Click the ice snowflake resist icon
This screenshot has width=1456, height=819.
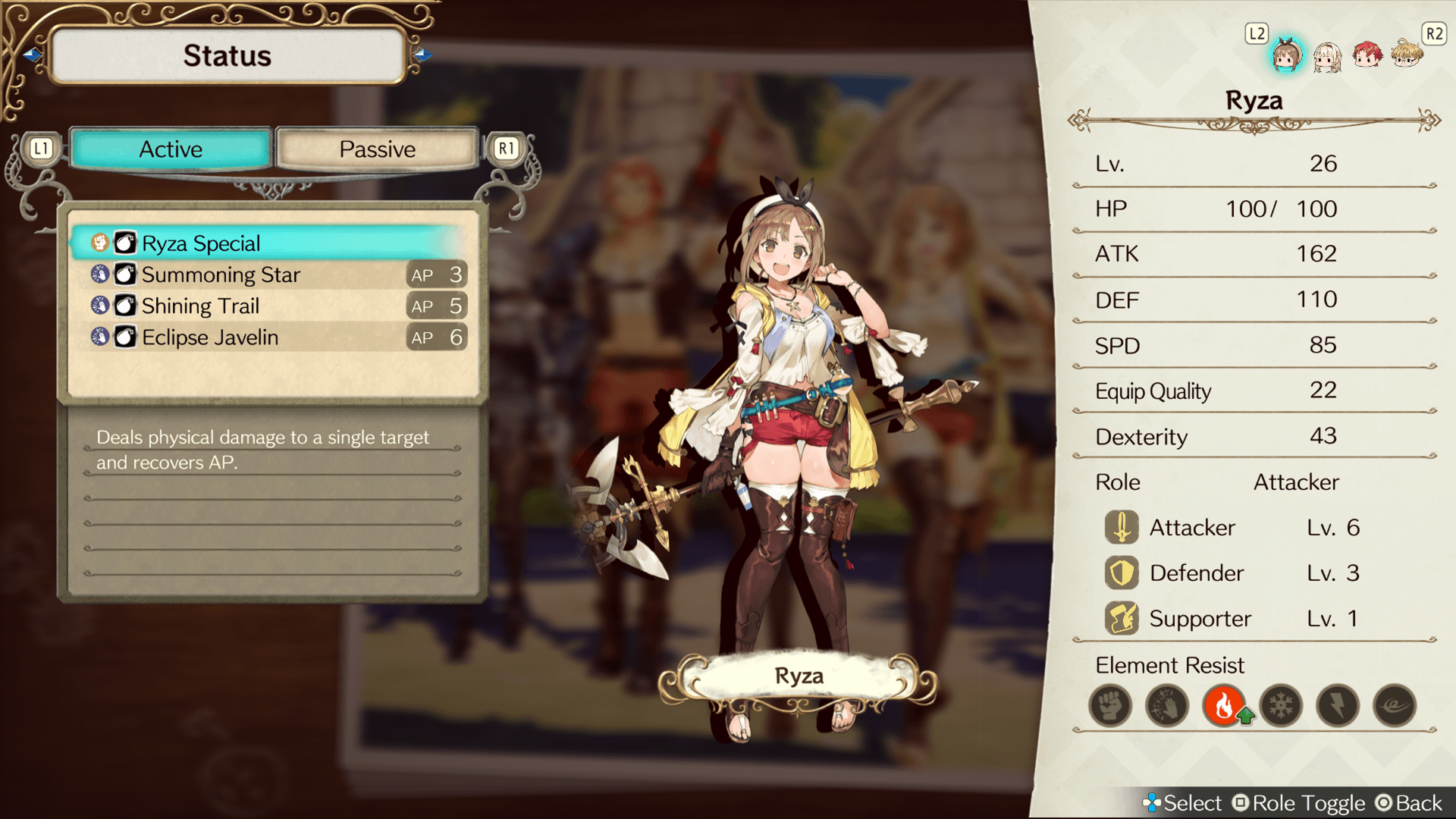point(1281,706)
